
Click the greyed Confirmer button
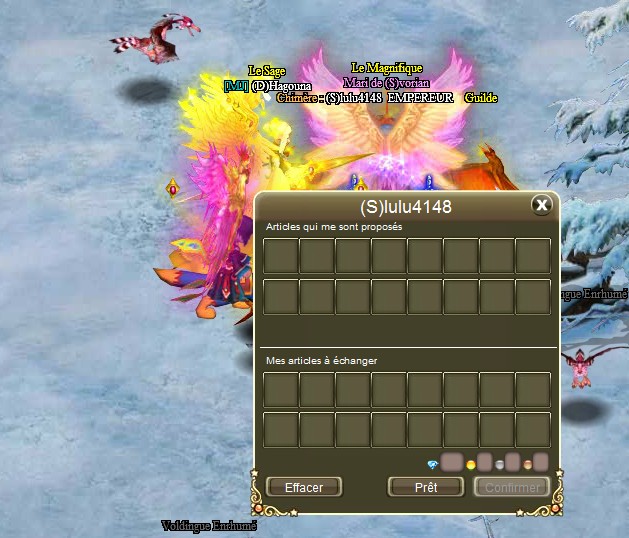(x=511, y=487)
